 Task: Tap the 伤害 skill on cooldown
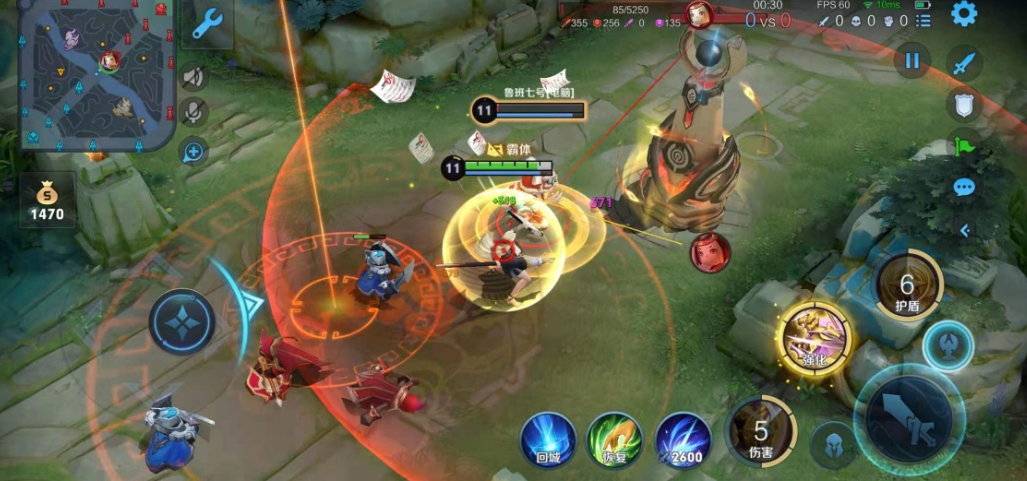(761, 432)
